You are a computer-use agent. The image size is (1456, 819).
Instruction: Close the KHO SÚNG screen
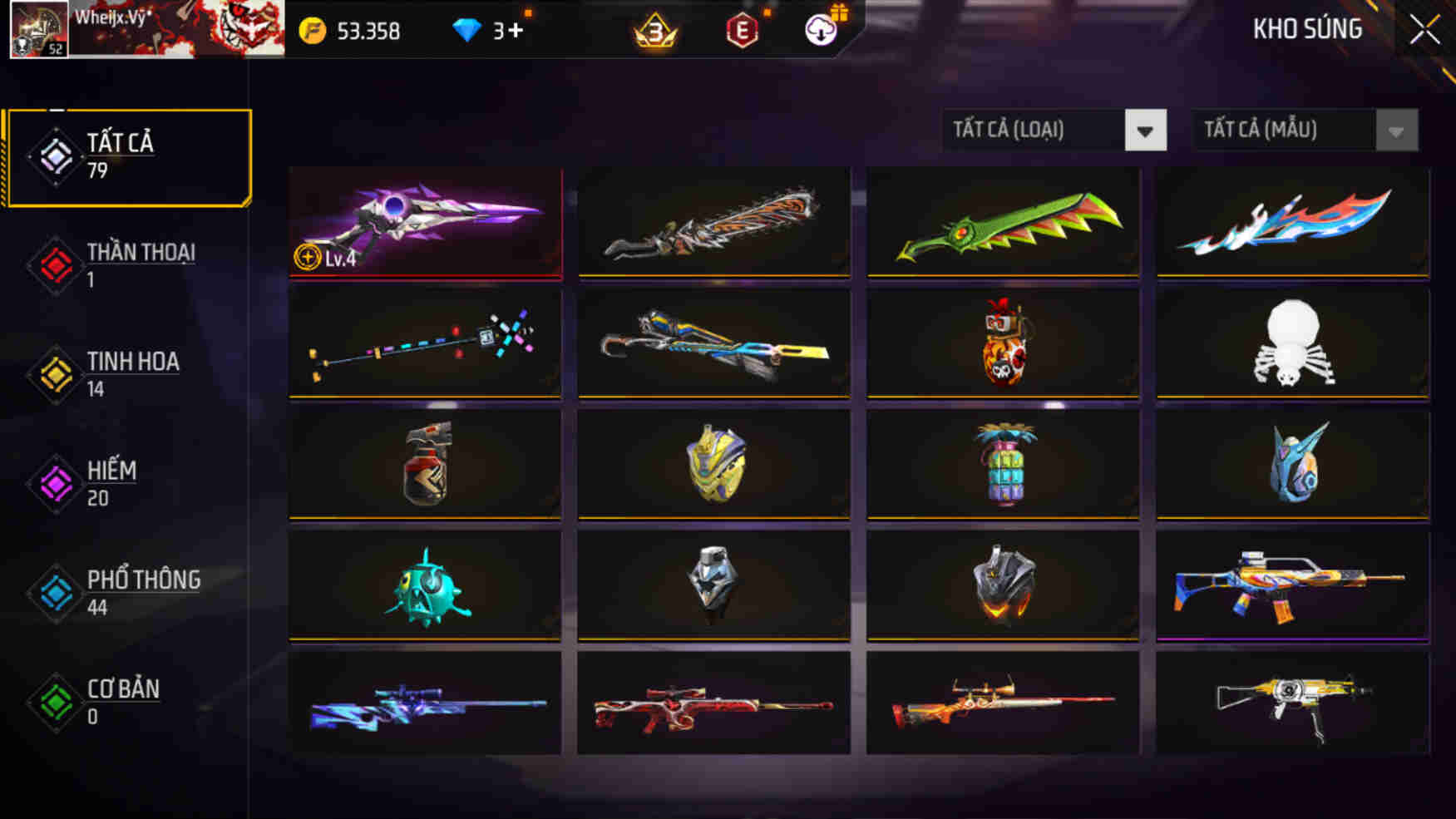(x=1424, y=29)
